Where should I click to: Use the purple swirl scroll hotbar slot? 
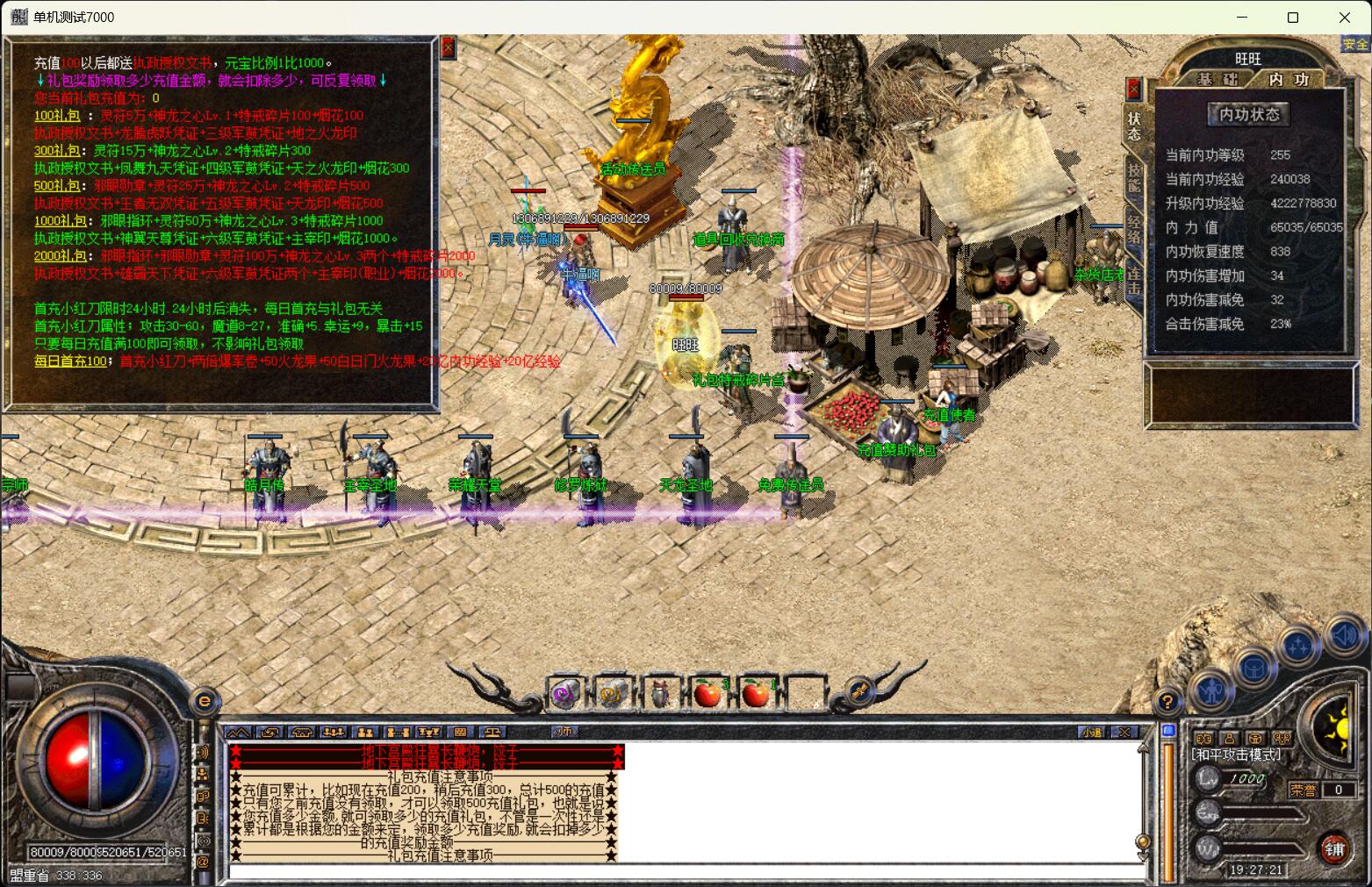[x=565, y=694]
